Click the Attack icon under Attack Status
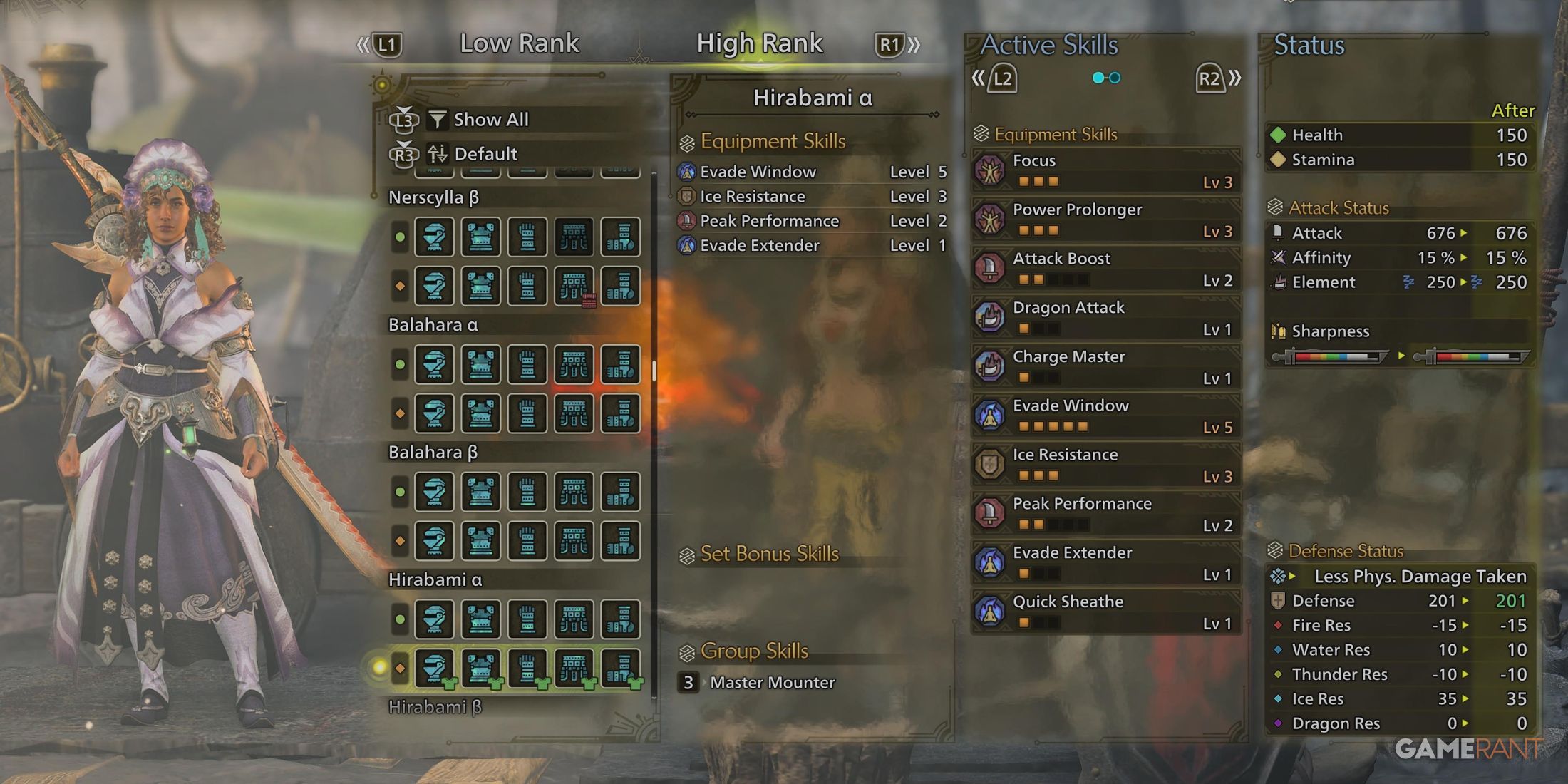 1279,232
